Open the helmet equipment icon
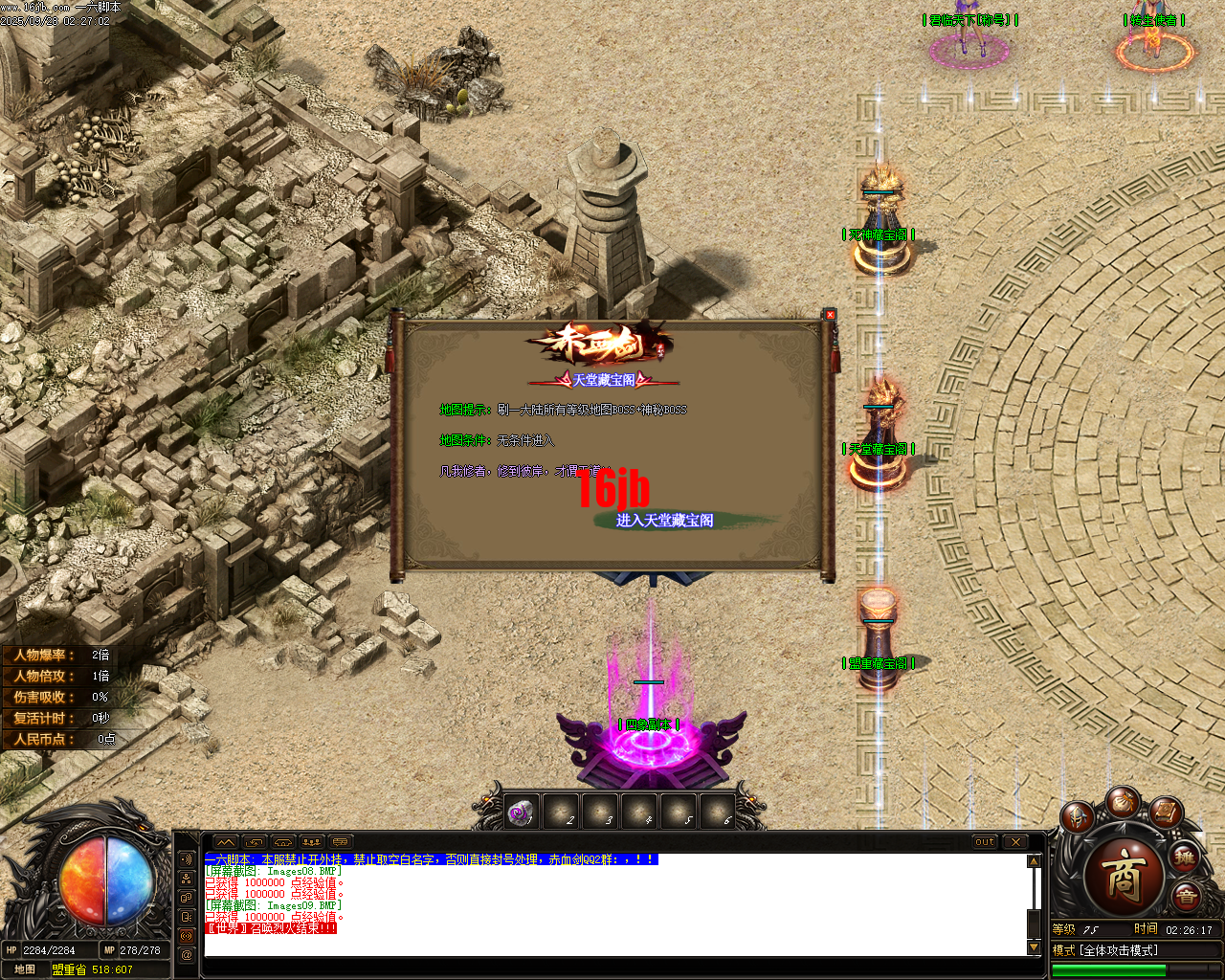 [x=1077, y=816]
